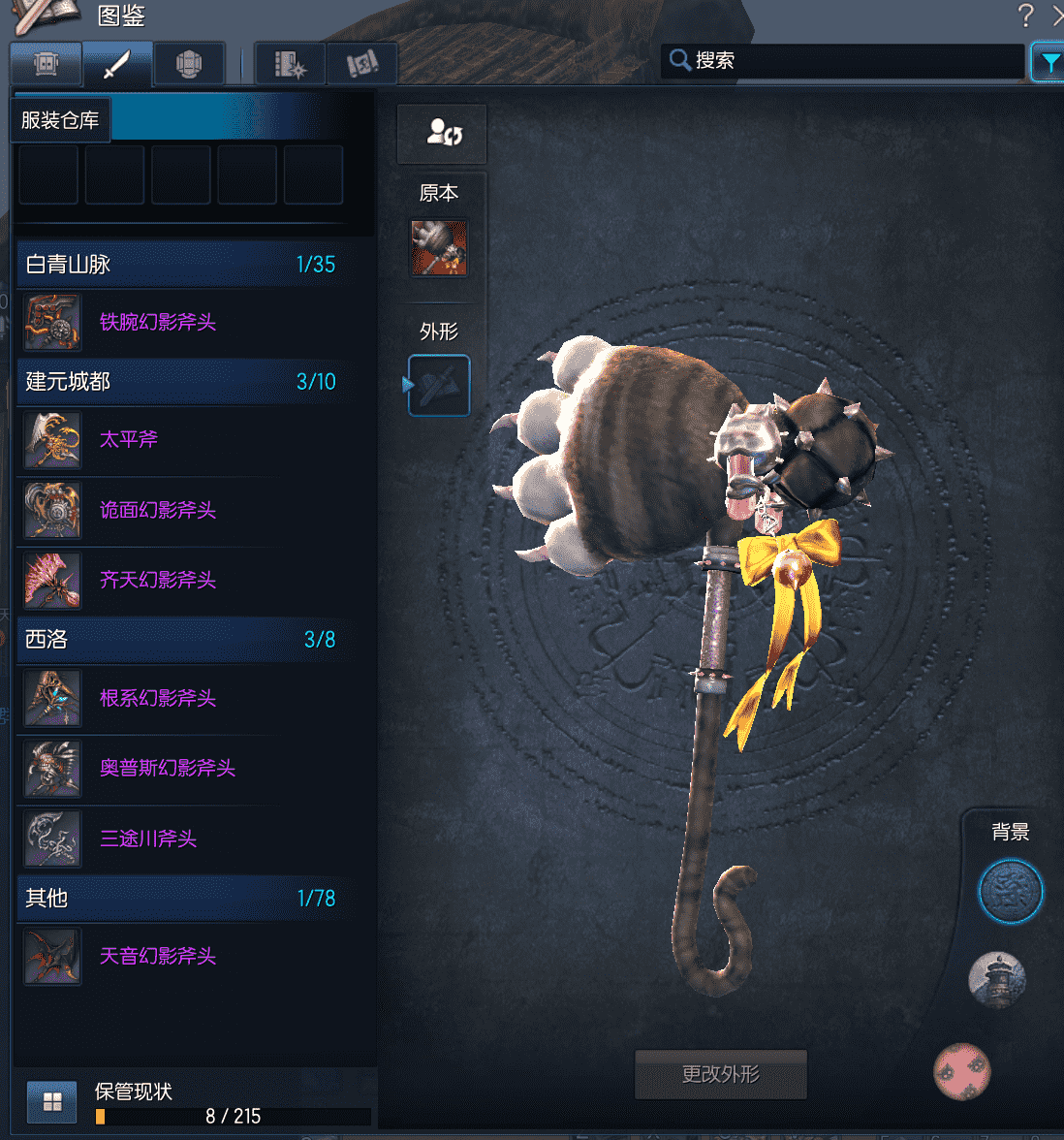1064x1140 pixels.
Task: Collapse the 建元城都 category header
Action: coord(181,381)
